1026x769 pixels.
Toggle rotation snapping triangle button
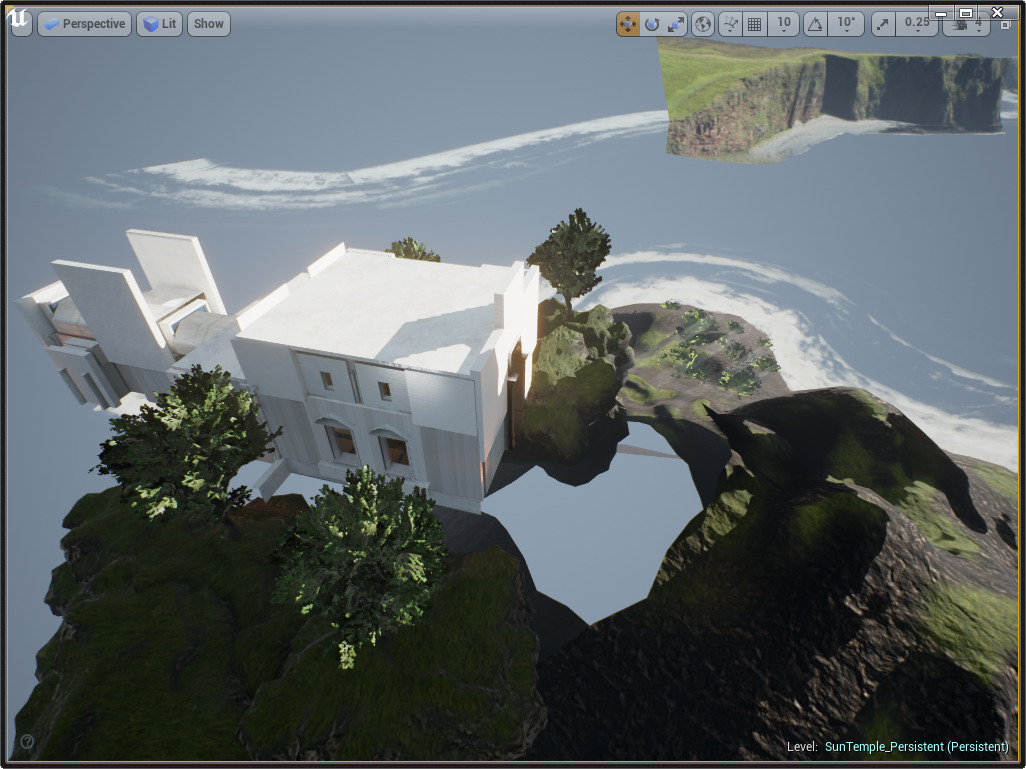coord(816,24)
